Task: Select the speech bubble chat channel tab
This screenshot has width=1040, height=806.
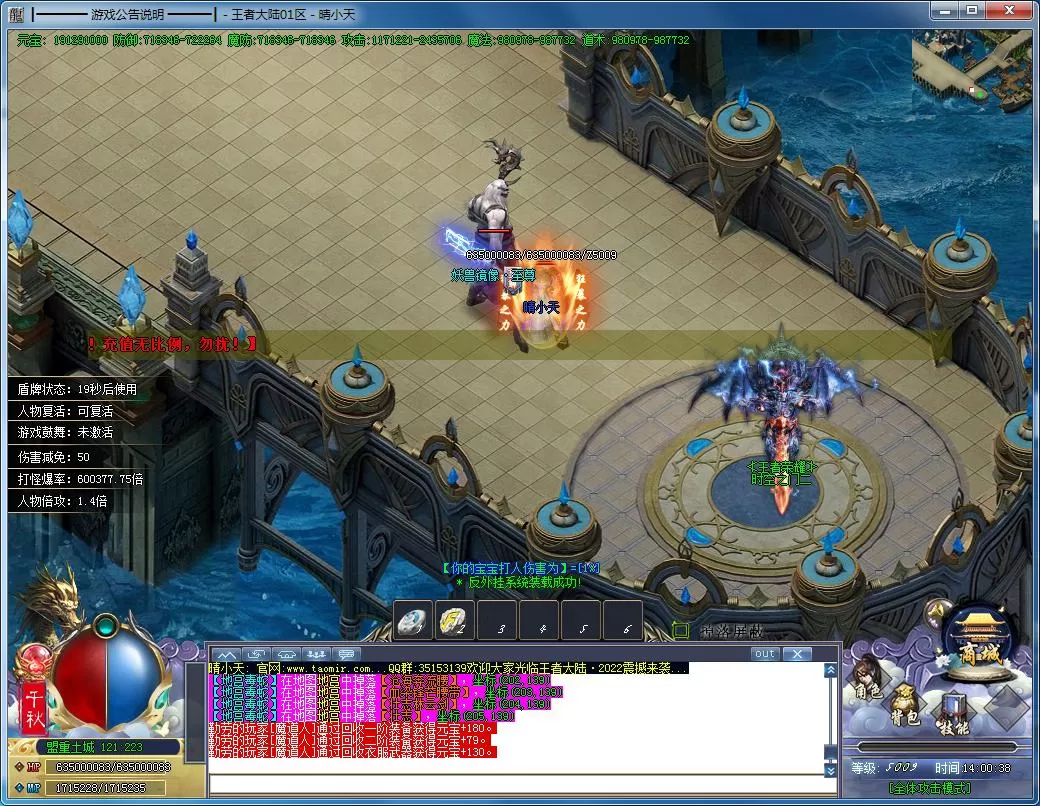Action: [x=348, y=654]
